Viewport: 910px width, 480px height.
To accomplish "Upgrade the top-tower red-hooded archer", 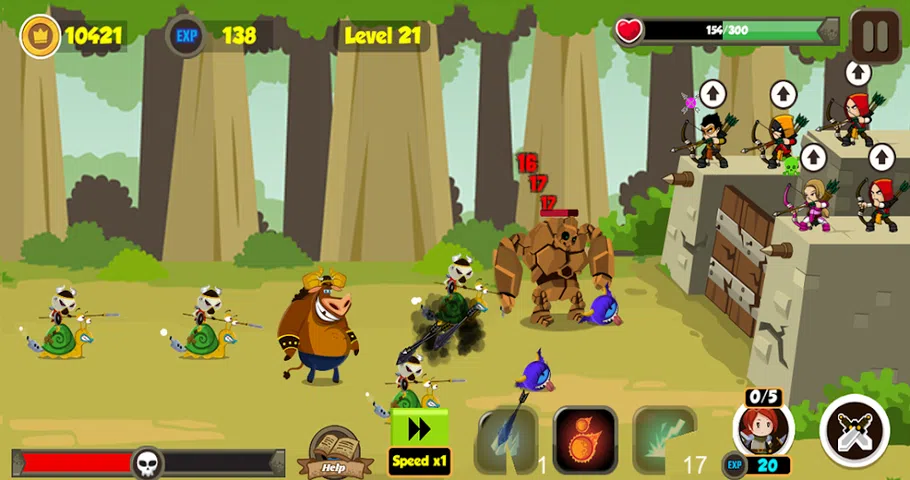I will click(858, 73).
